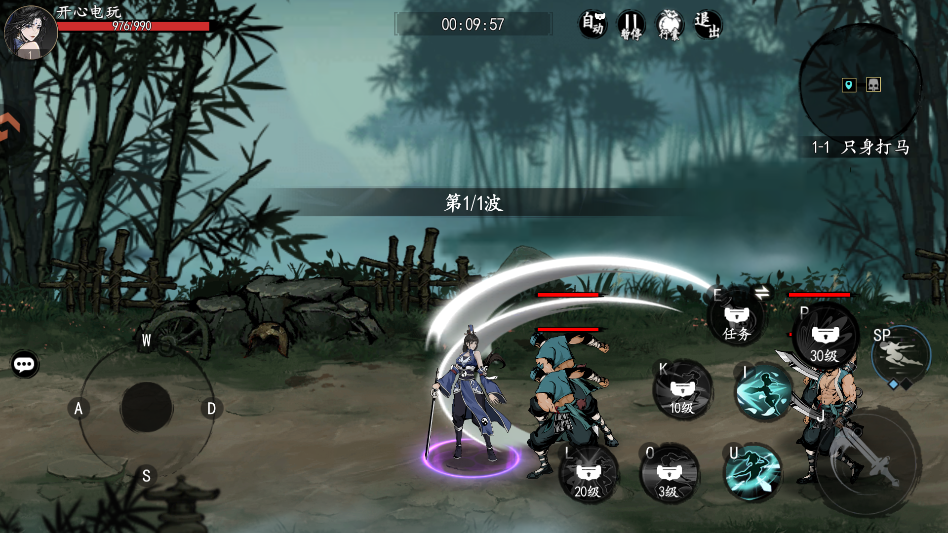Activate the glowing I skill

pos(764,391)
